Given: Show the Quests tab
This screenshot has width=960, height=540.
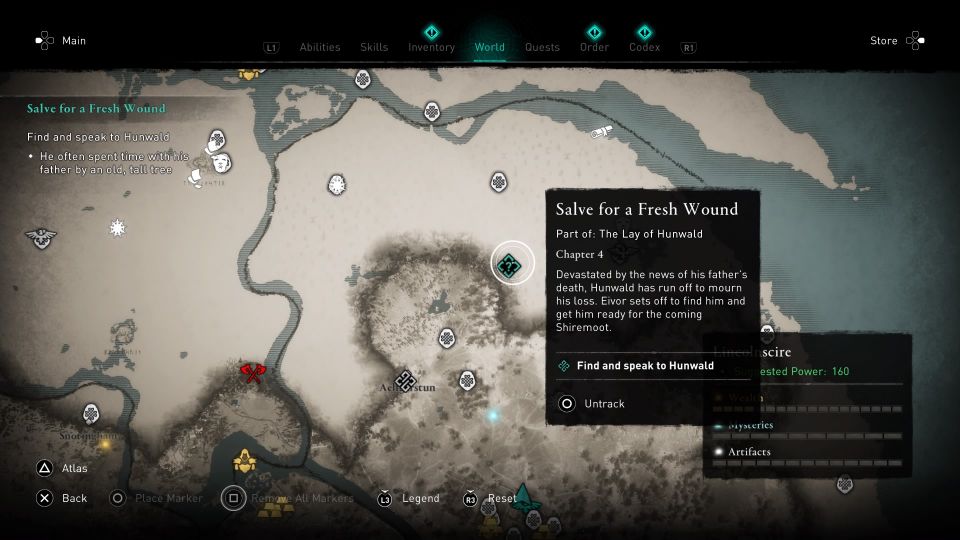Looking at the screenshot, I should (x=542, y=47).
